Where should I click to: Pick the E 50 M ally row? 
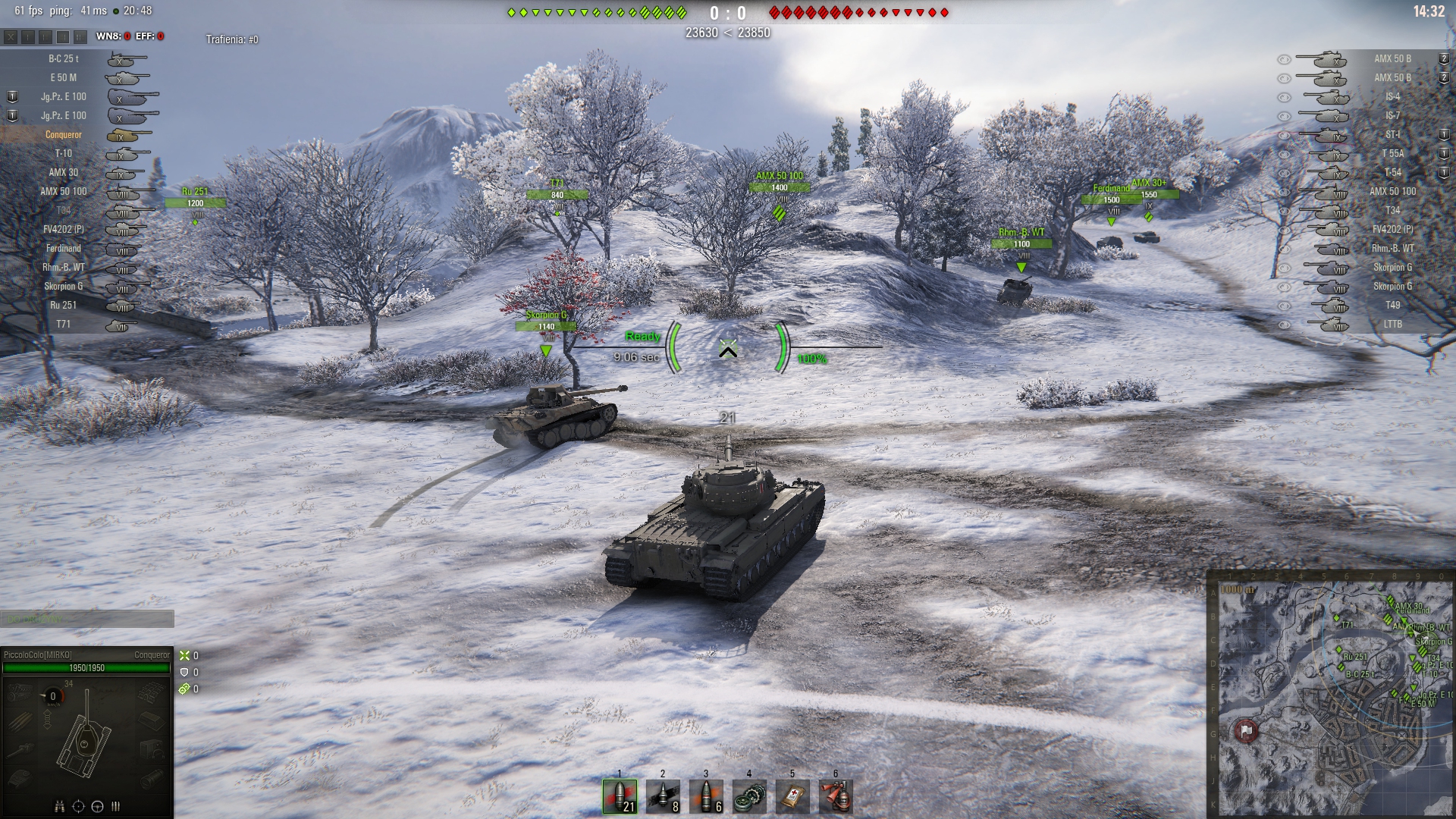(x=64, y=77)
